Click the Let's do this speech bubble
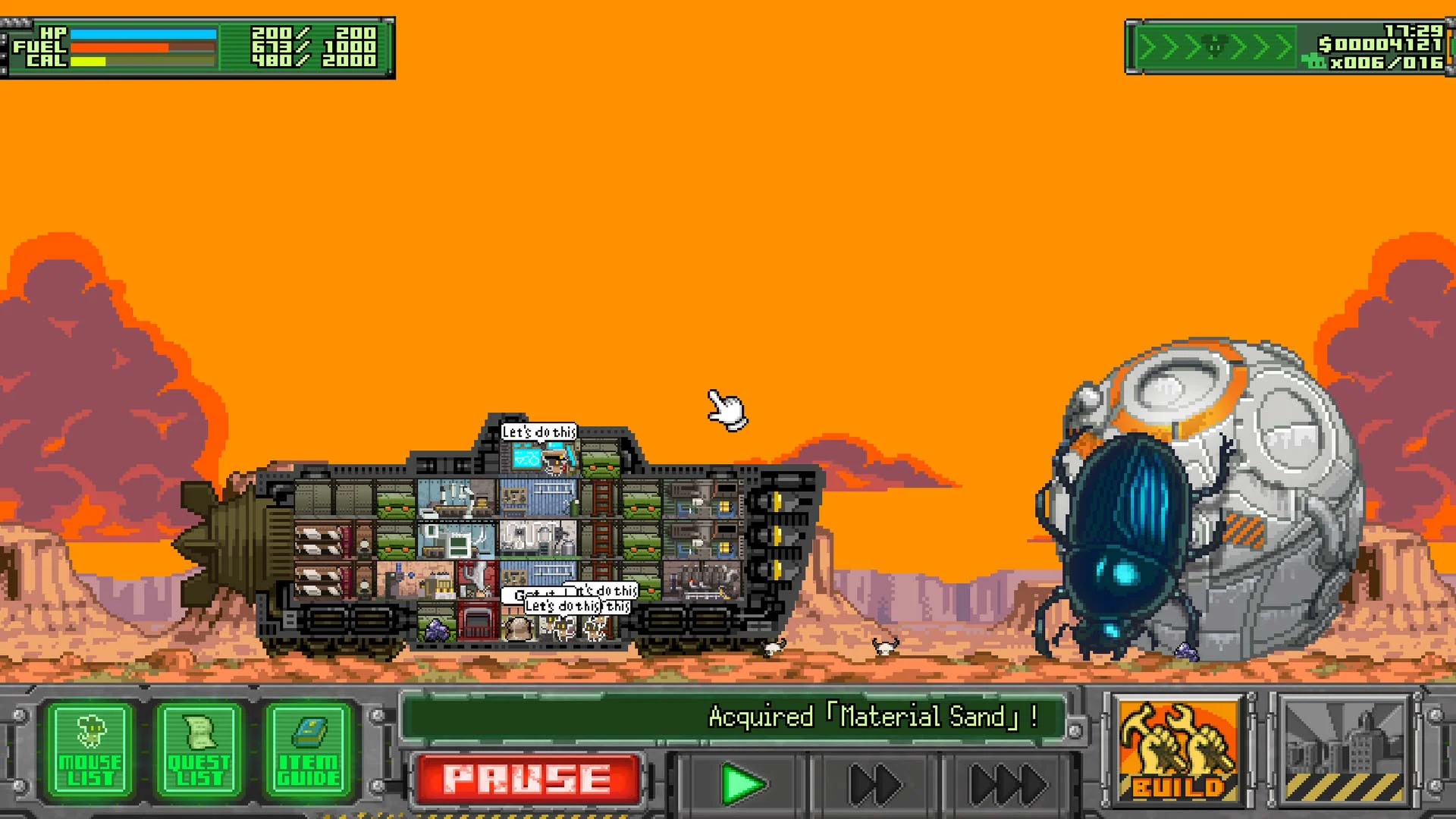The width and height of the screenshot is (1456, 819). 540,430
